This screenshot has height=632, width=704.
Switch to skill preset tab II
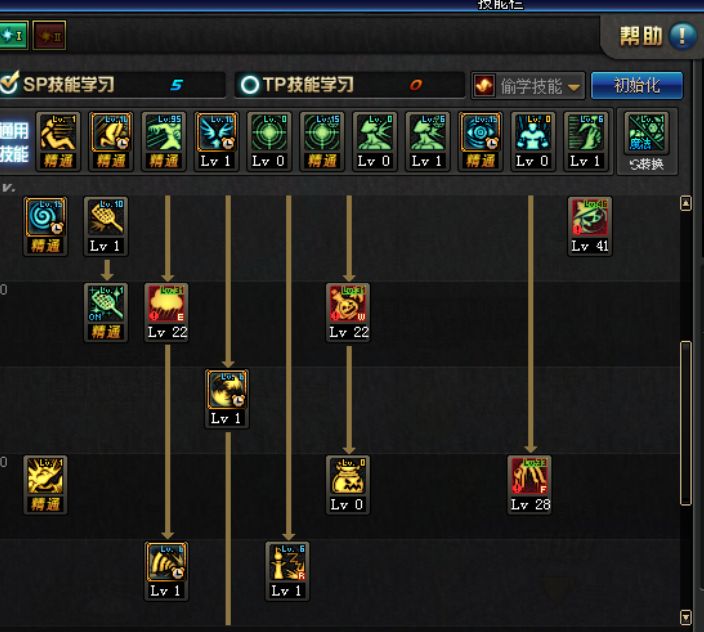[x=48, y=36]
